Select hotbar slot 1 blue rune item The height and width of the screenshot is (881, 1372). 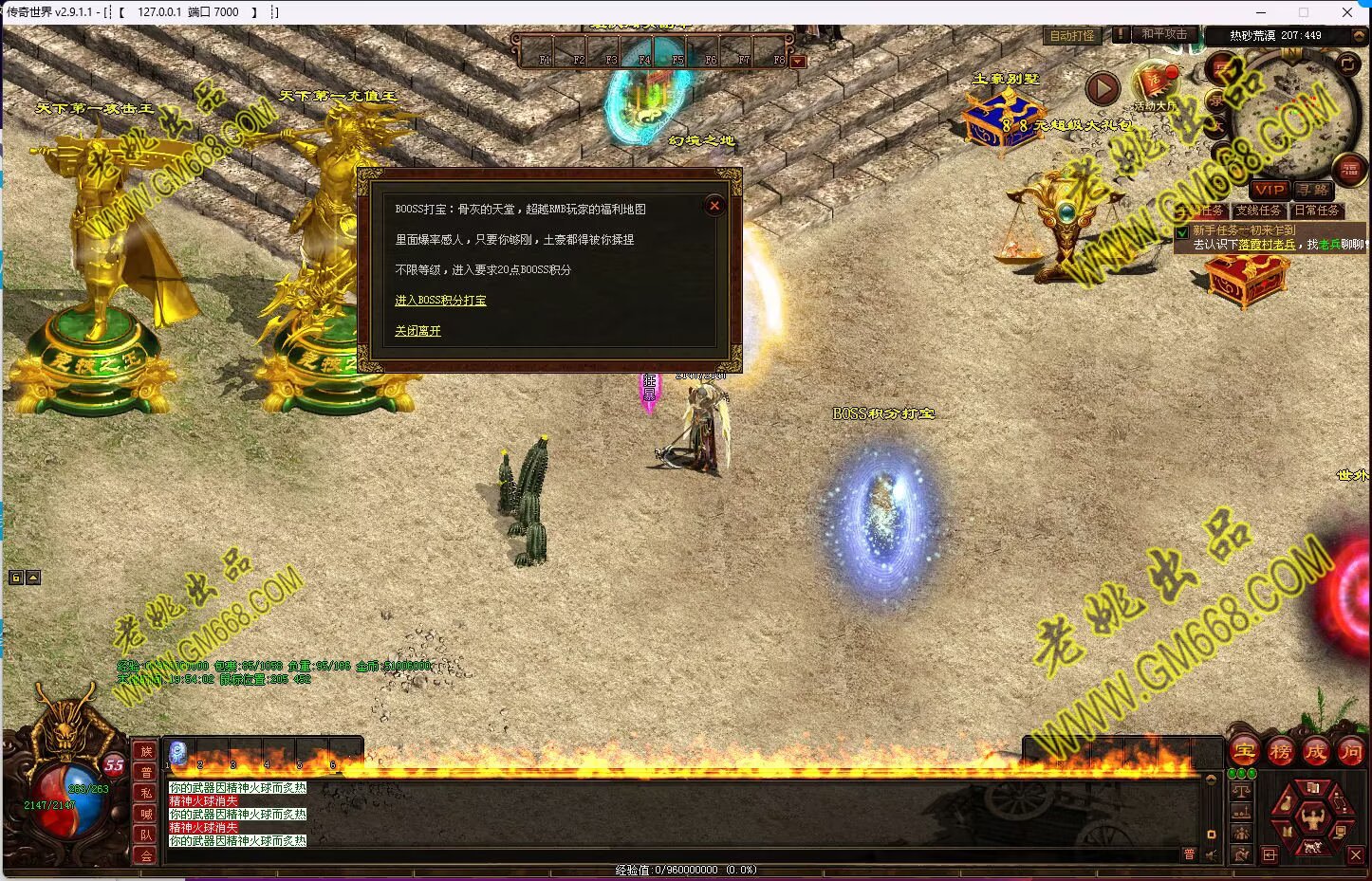[178, 754]
